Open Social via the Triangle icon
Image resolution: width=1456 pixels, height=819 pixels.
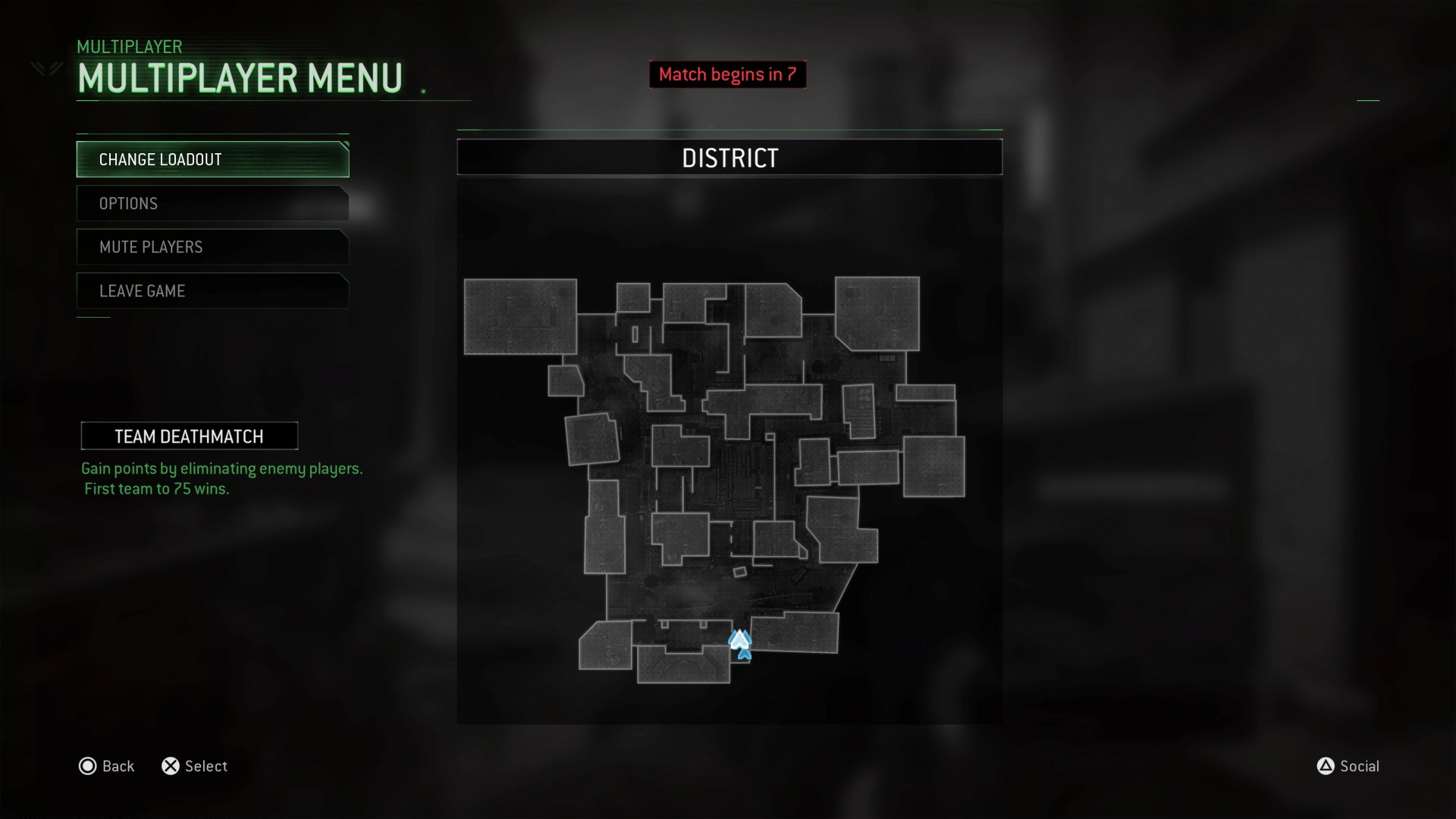(x=1326, y=766)
